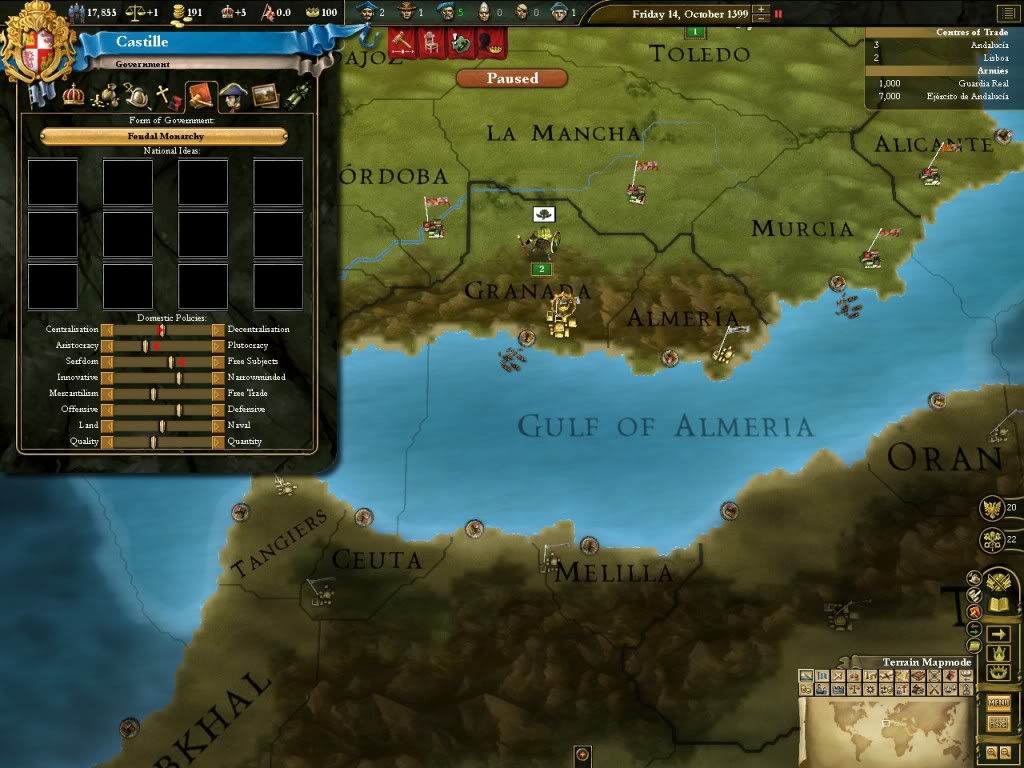Screen dimensions: 1024x768
Task: Open the leaders tab with bicorne hat portrait
Action: pyautogui.click(x=233, y=97)
